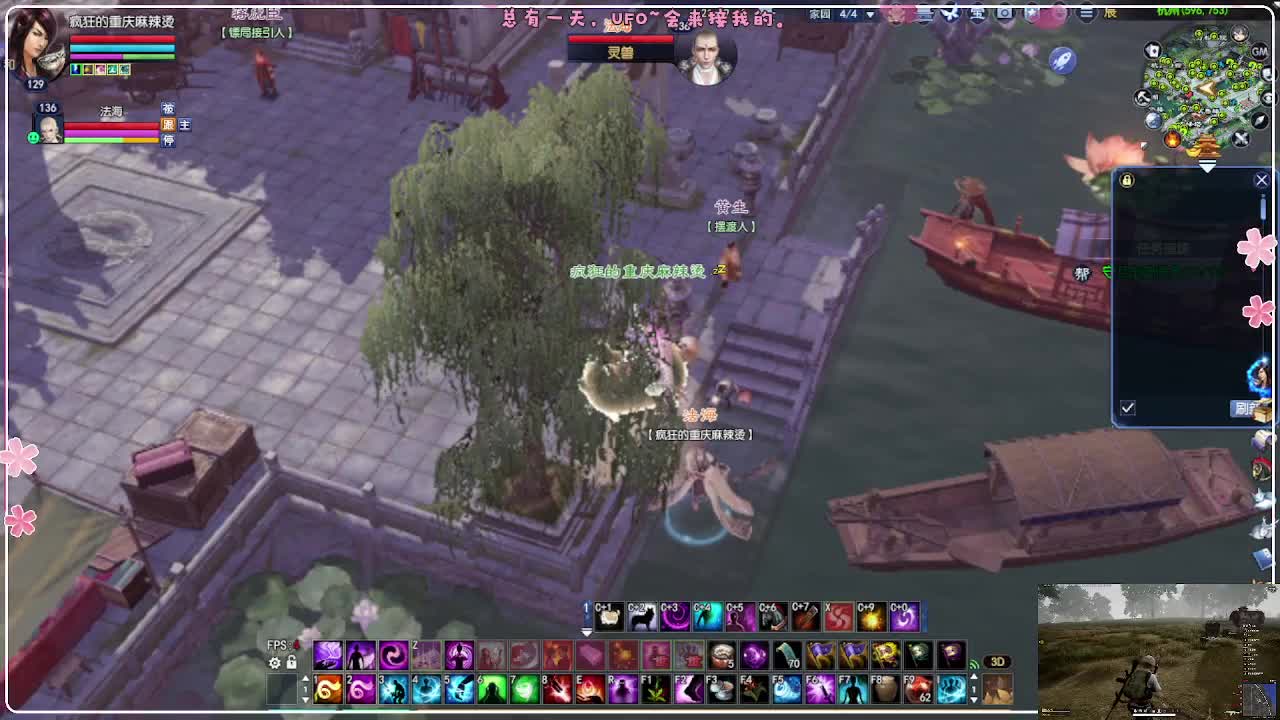Select the 展 menu item near the top bar

[1110, 14]
